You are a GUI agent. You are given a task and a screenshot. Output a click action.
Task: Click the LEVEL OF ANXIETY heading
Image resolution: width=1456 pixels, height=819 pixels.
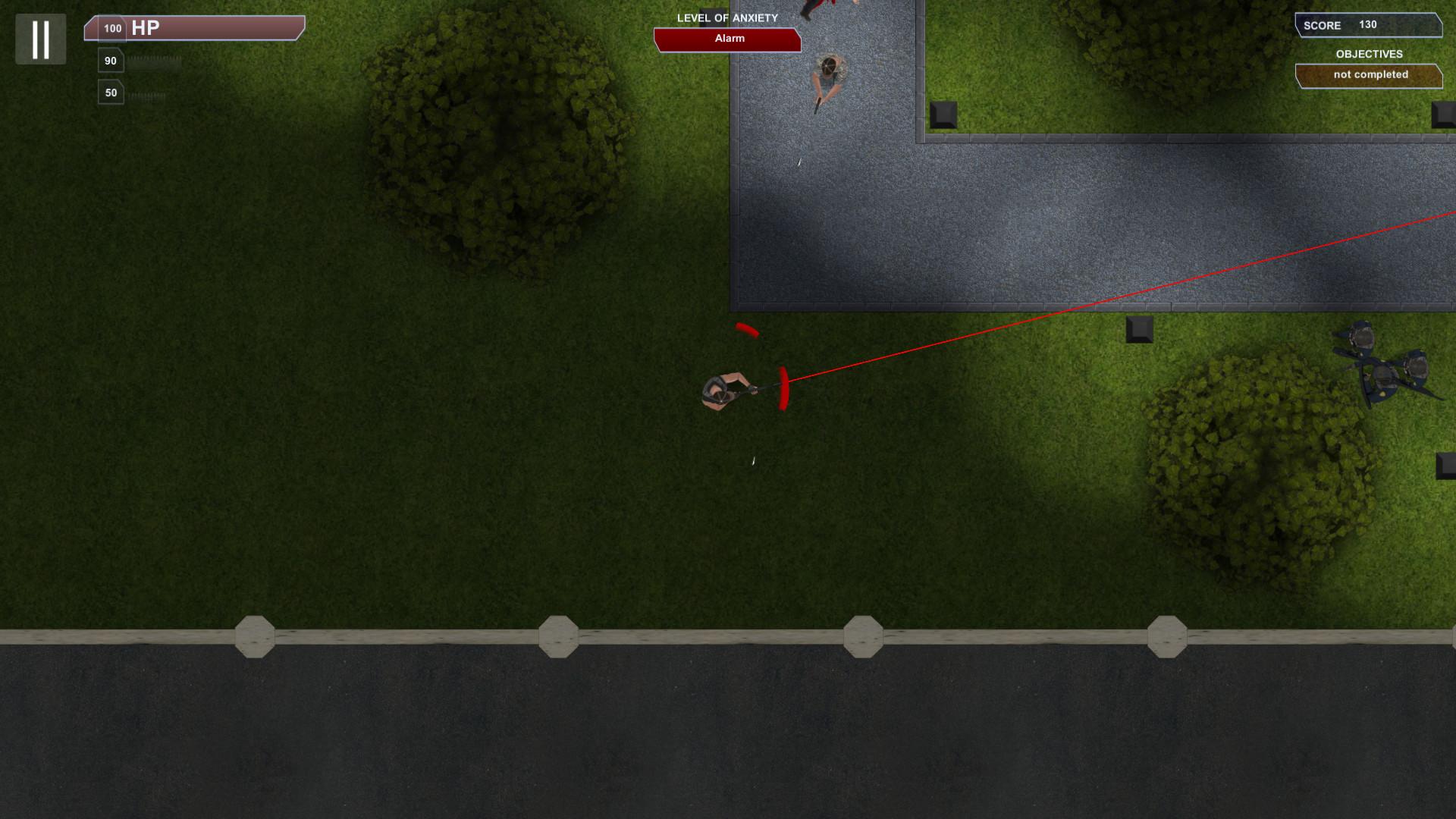point(726,17)
